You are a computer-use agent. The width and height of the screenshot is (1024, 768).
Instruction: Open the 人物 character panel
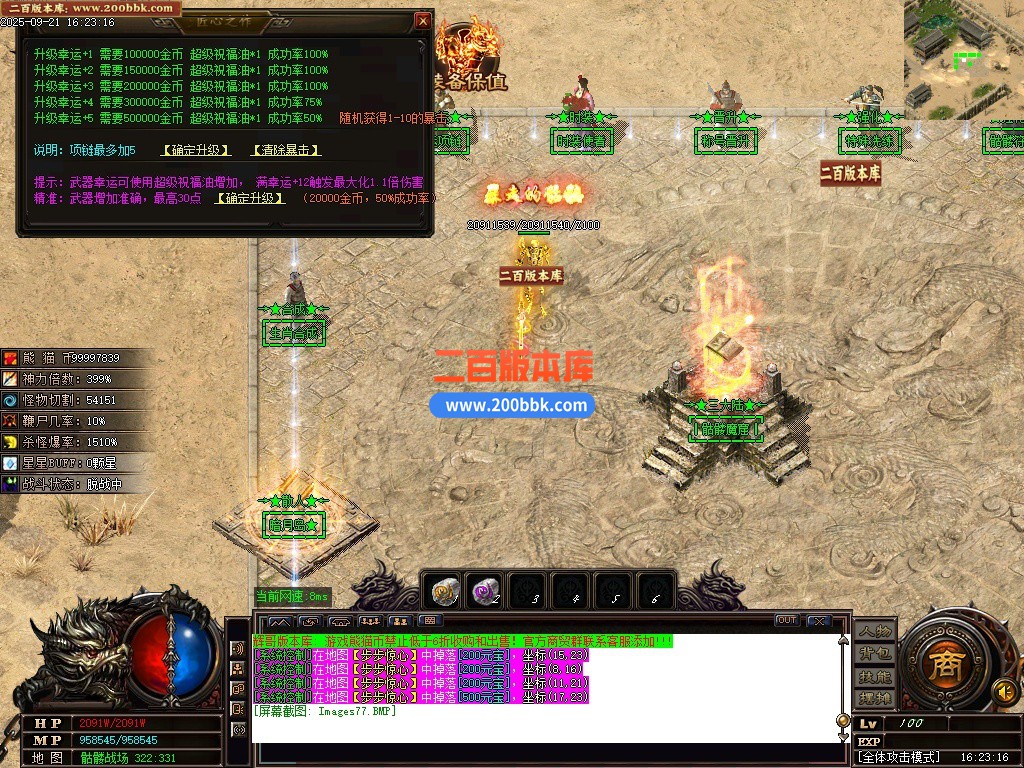(875, 632)
